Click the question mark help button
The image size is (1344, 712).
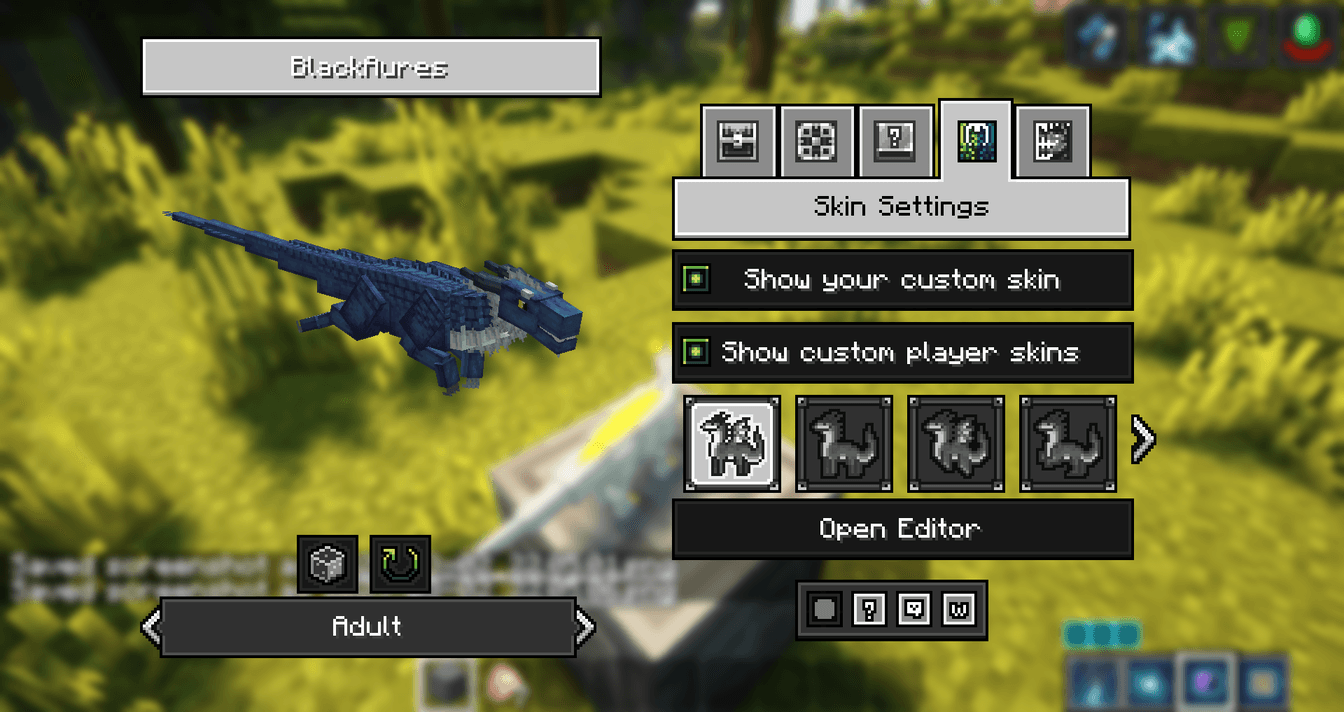pos(869,610)
